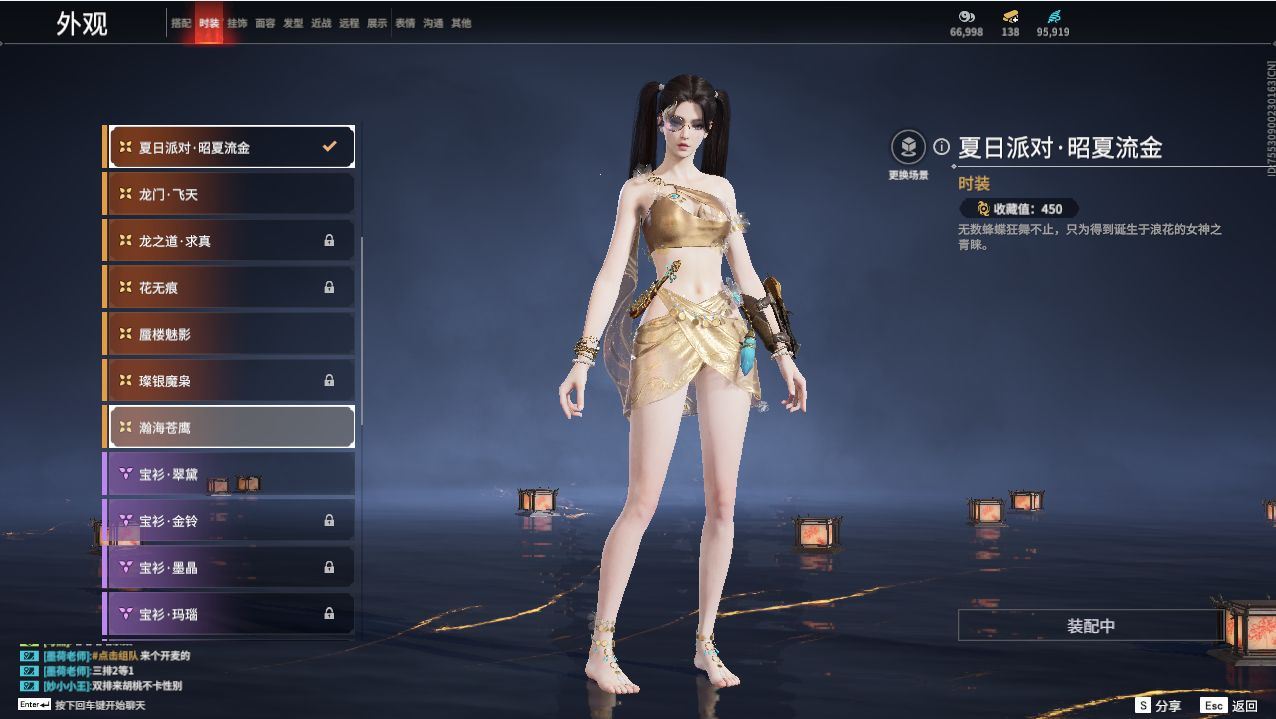This screenshot has width=1276, height=719.
Task: Click the 装配中 equip button
Action: pyautogui.click(x=1090, y=626)
